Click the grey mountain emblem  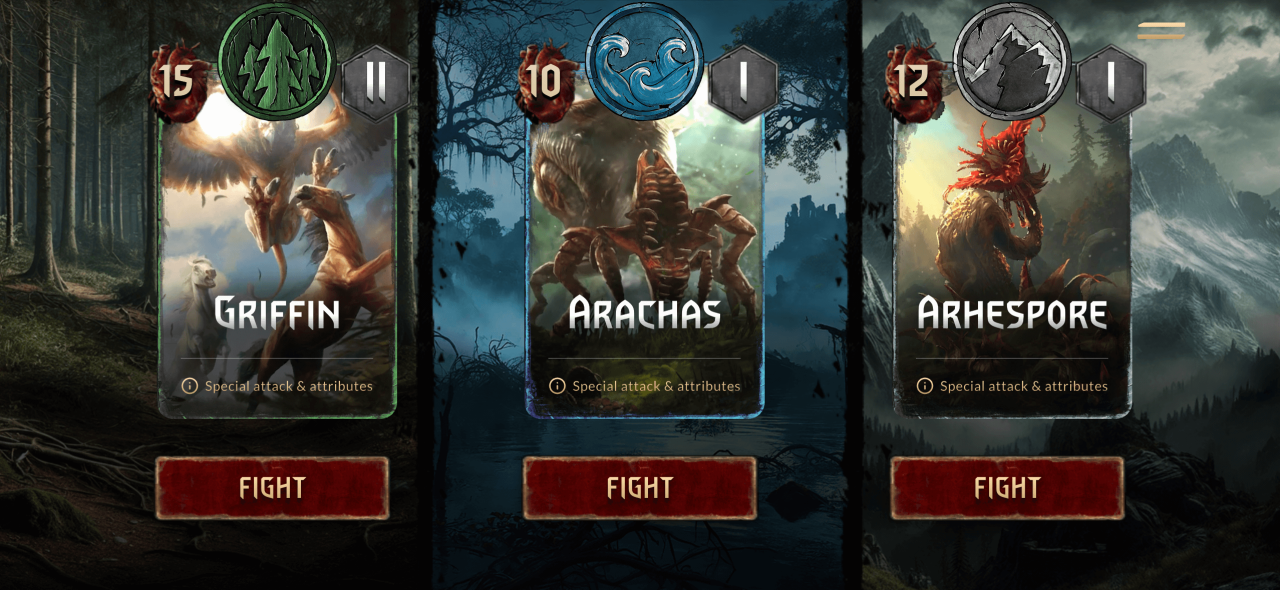[1012, 60]
